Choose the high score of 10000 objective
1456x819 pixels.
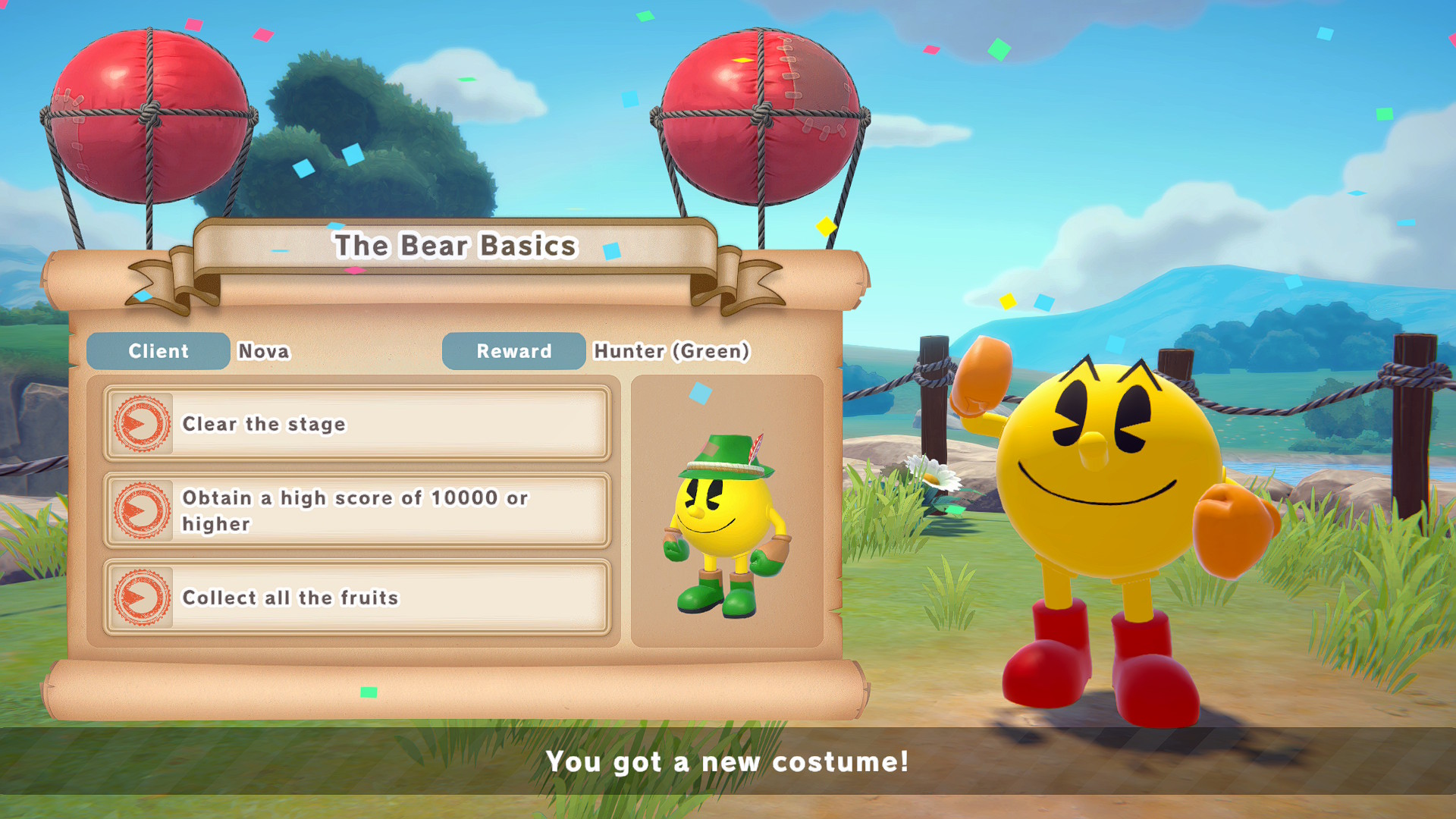(x=356, y=510)
